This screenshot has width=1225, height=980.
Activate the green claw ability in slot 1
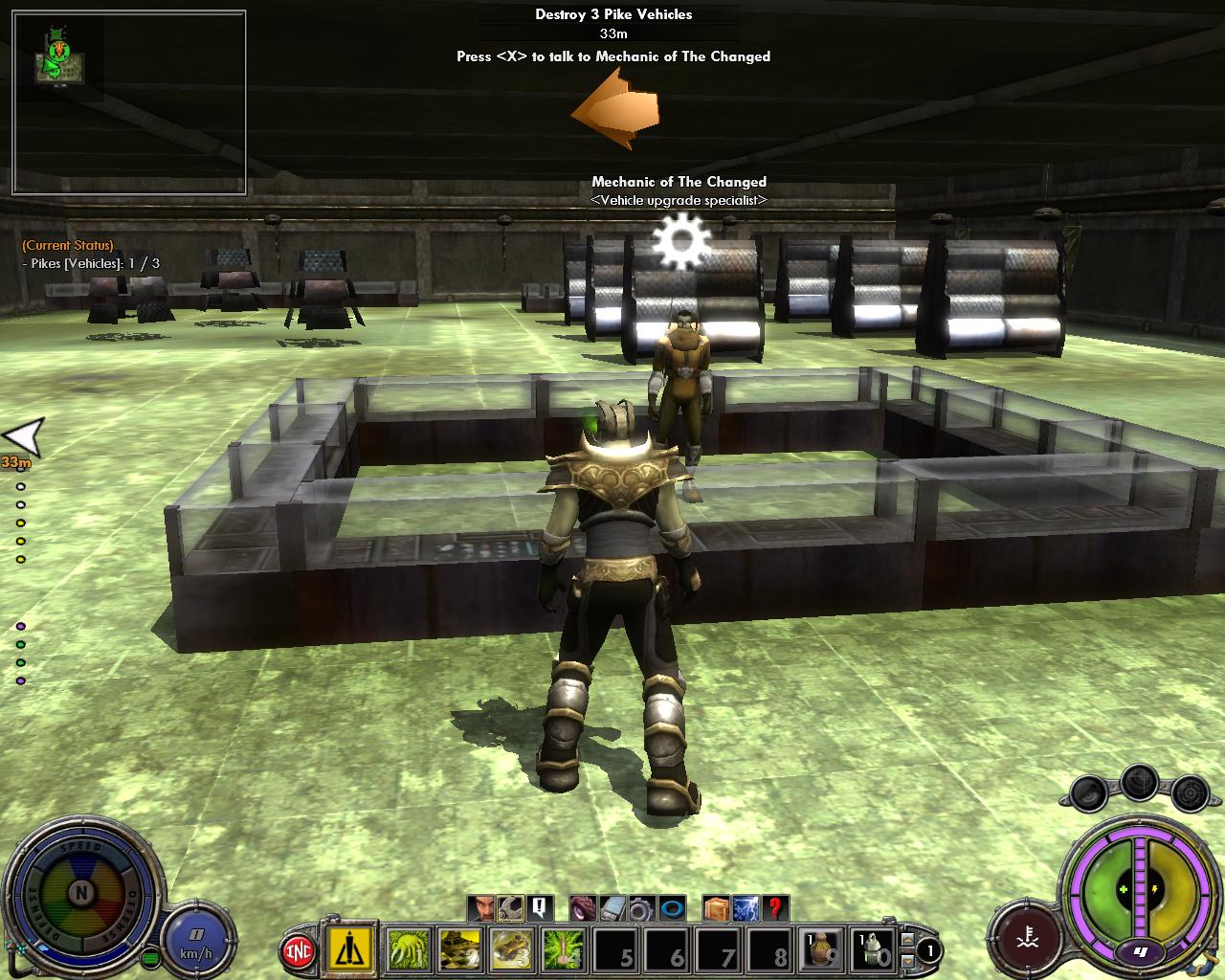pos(409,949)
